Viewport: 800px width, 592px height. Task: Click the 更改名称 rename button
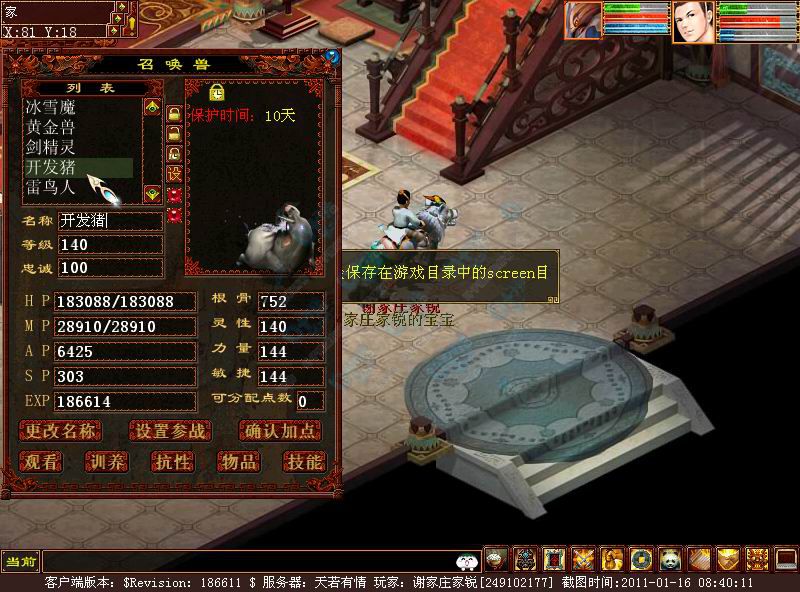click(61, 431)
